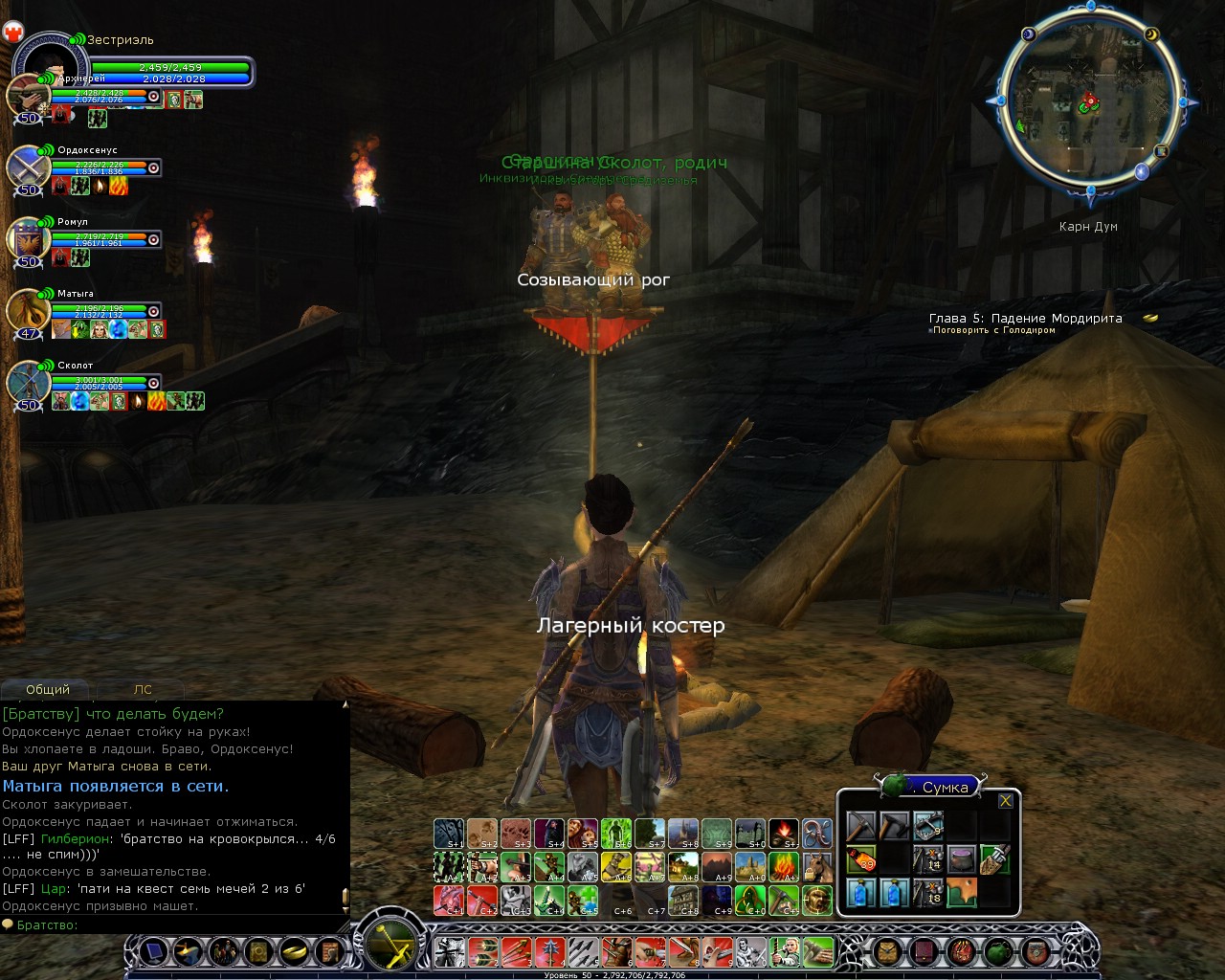This screenshot has width=1225, height=980.
Task: Use the purple cauldron item in bag
Action: (961, 858)
